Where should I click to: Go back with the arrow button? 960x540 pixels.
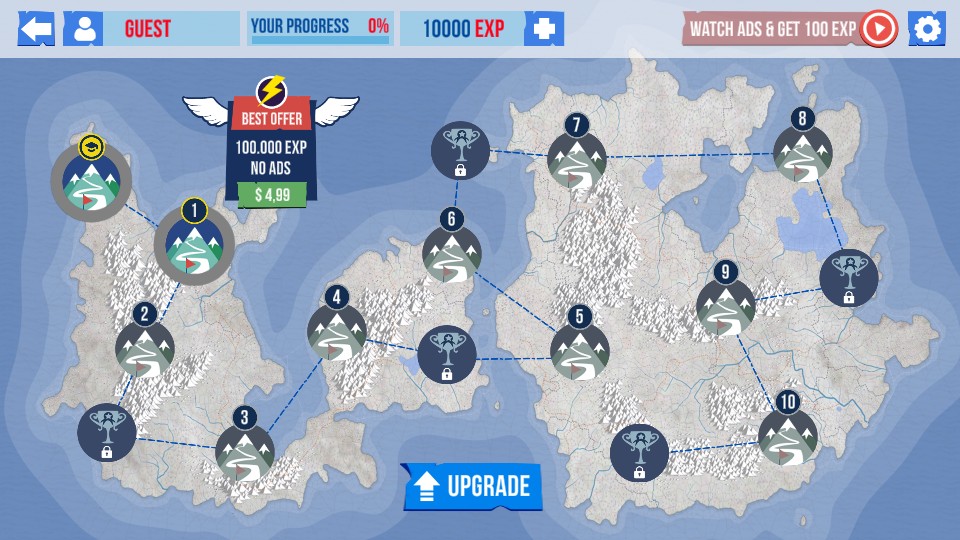36,29
